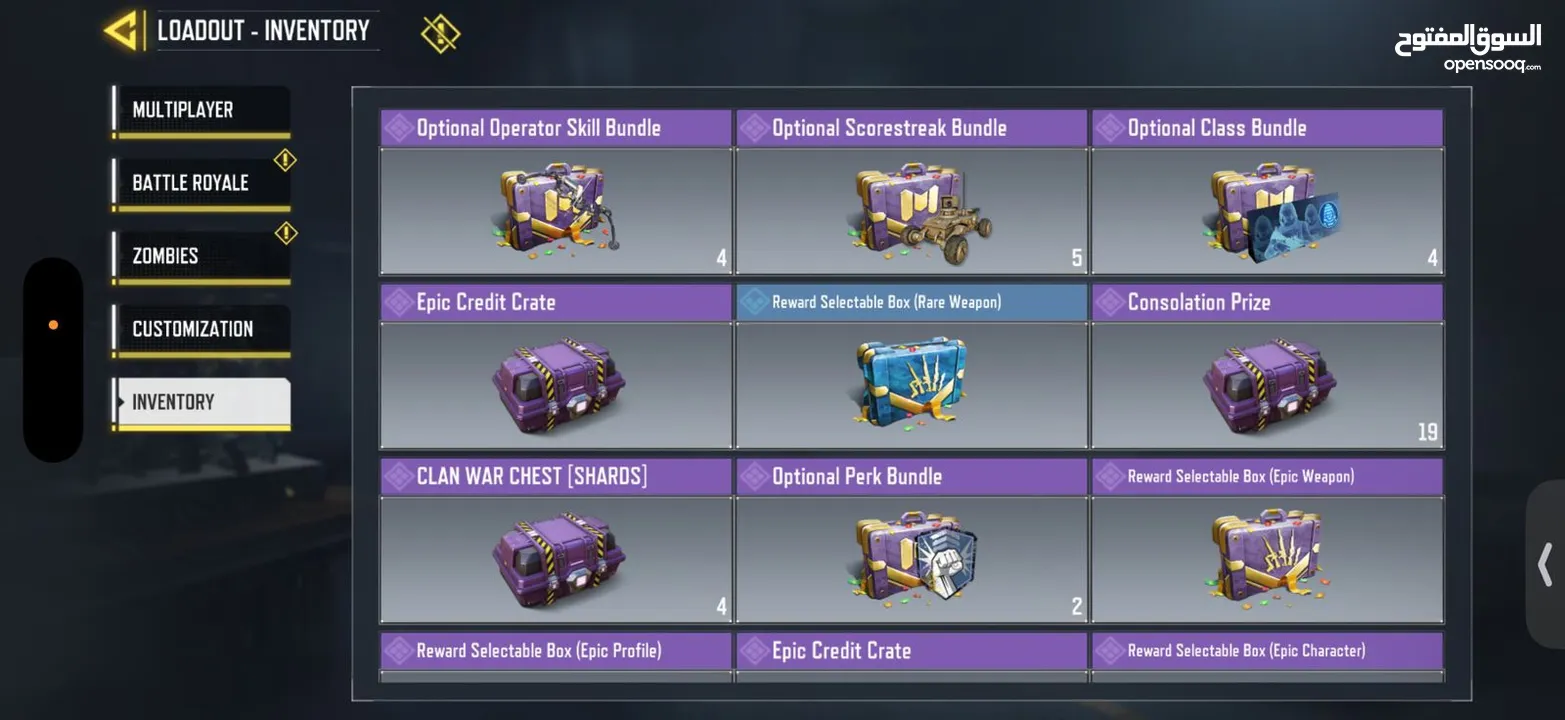Click the Consolation Prize crate showing 19 count
The height and width of the screenshot is (720, 1565).
[x=1267, y=385]
